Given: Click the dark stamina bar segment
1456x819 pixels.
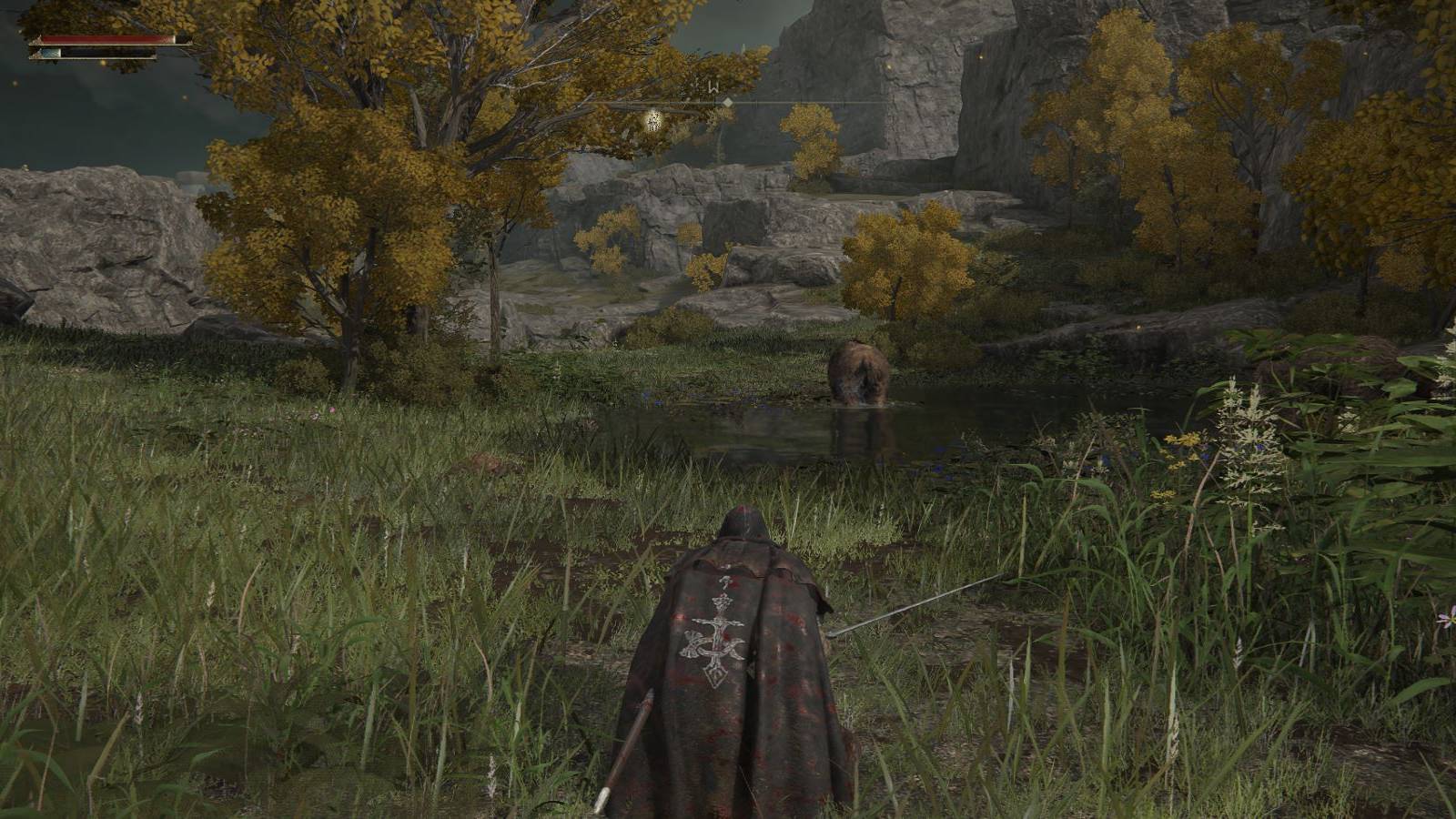Looking at the screenshot, I should (100, 53).
